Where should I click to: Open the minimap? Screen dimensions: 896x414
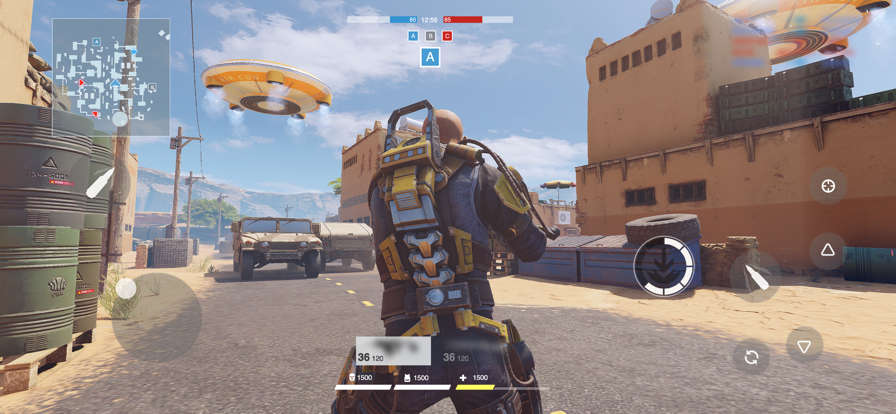pyautogui.click(x=111, y=77)
